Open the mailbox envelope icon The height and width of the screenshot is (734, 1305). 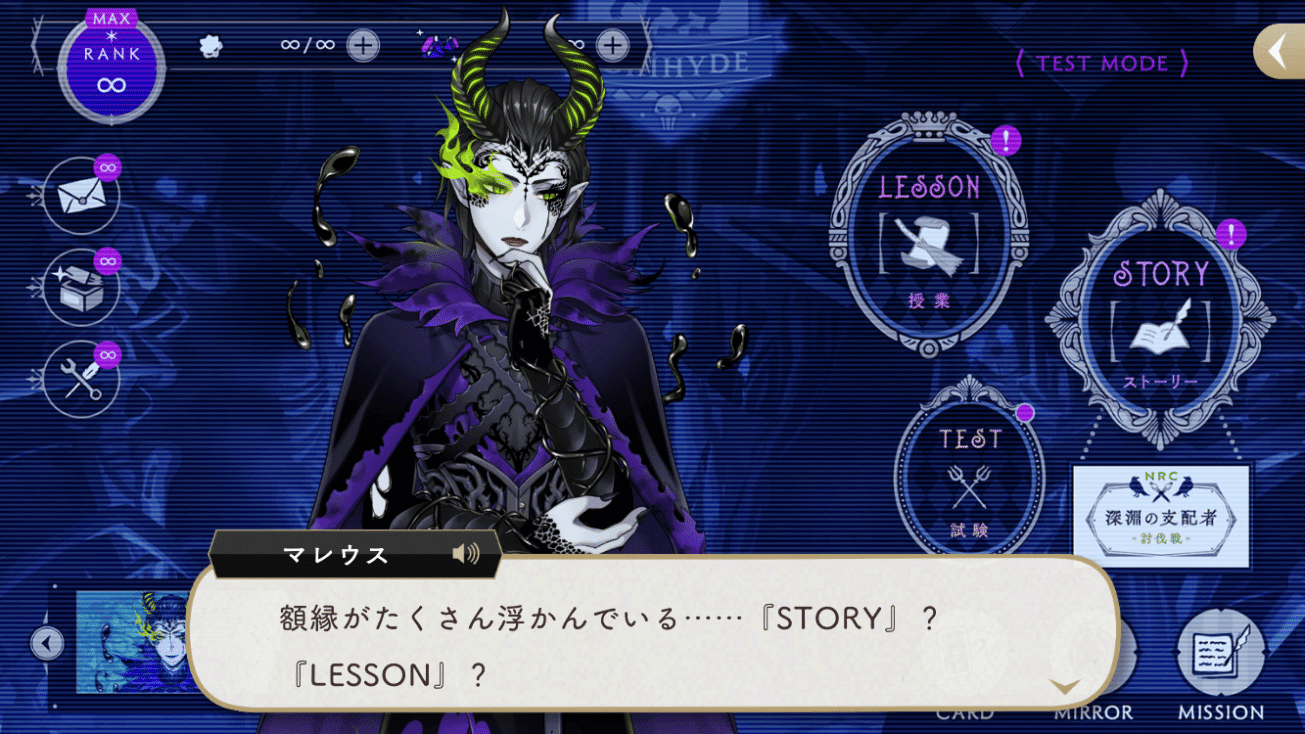(80, 196)
